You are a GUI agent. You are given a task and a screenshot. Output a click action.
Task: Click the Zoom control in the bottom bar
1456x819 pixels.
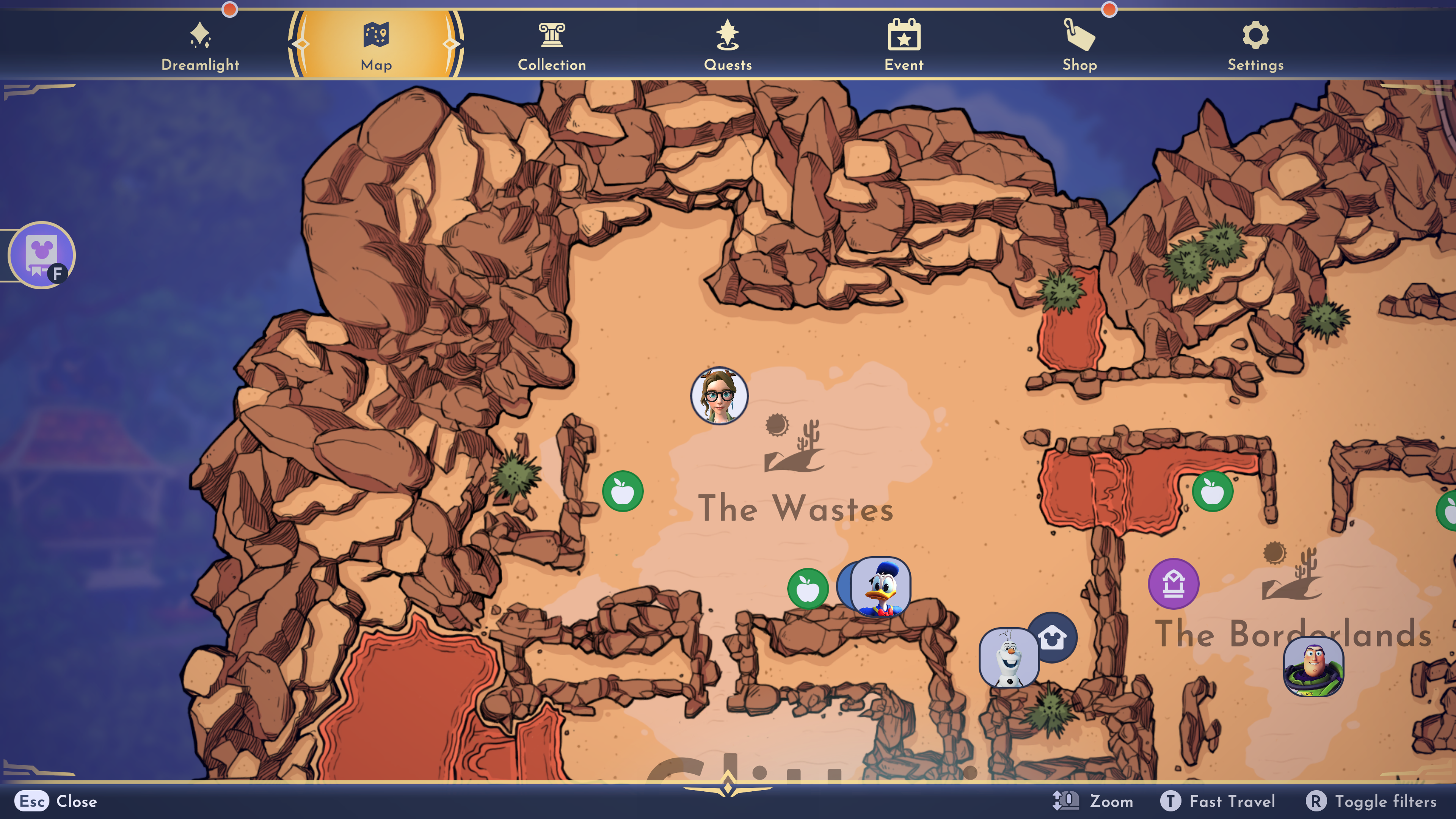coord(1092,801)
